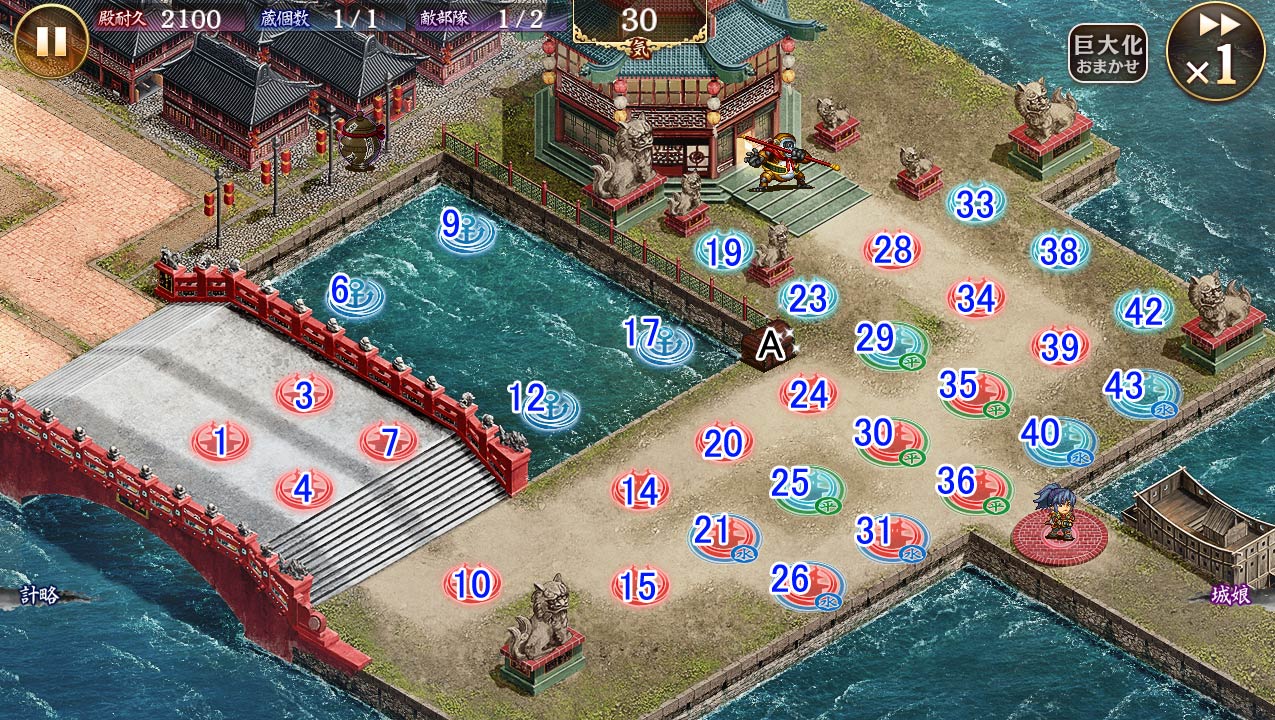Pause the battle with the pause button
The image size is (1275, 720).
[x=50, y=41]
